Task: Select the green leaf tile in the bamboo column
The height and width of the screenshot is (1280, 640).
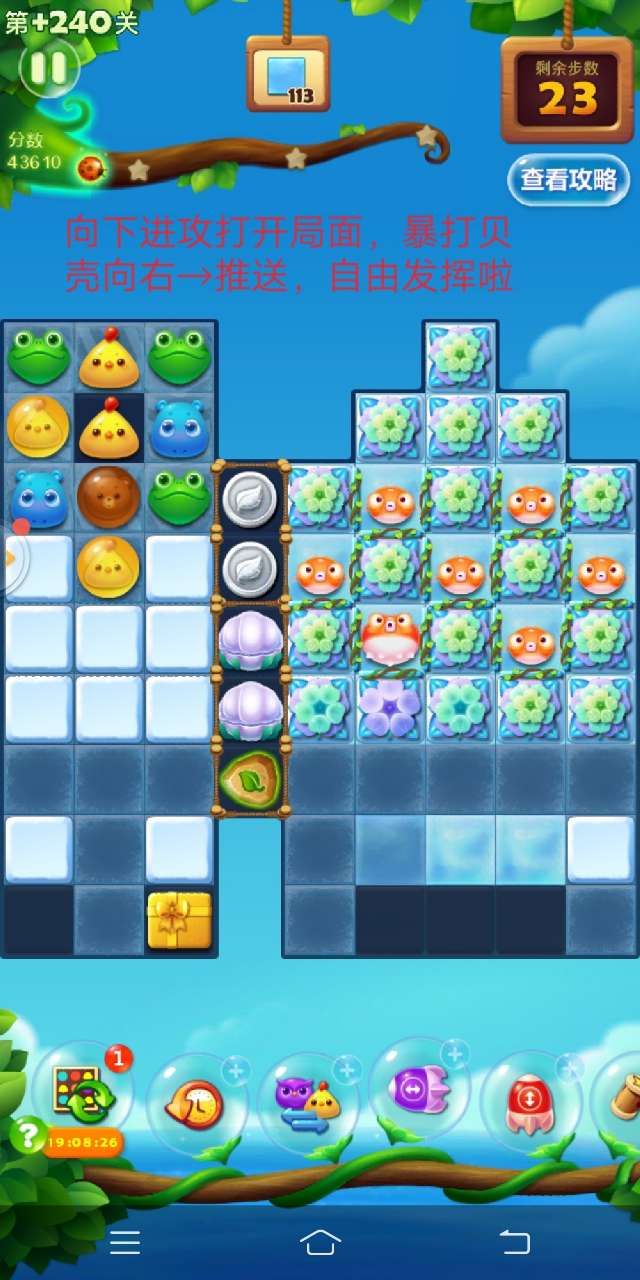Action: click(249, 777)
